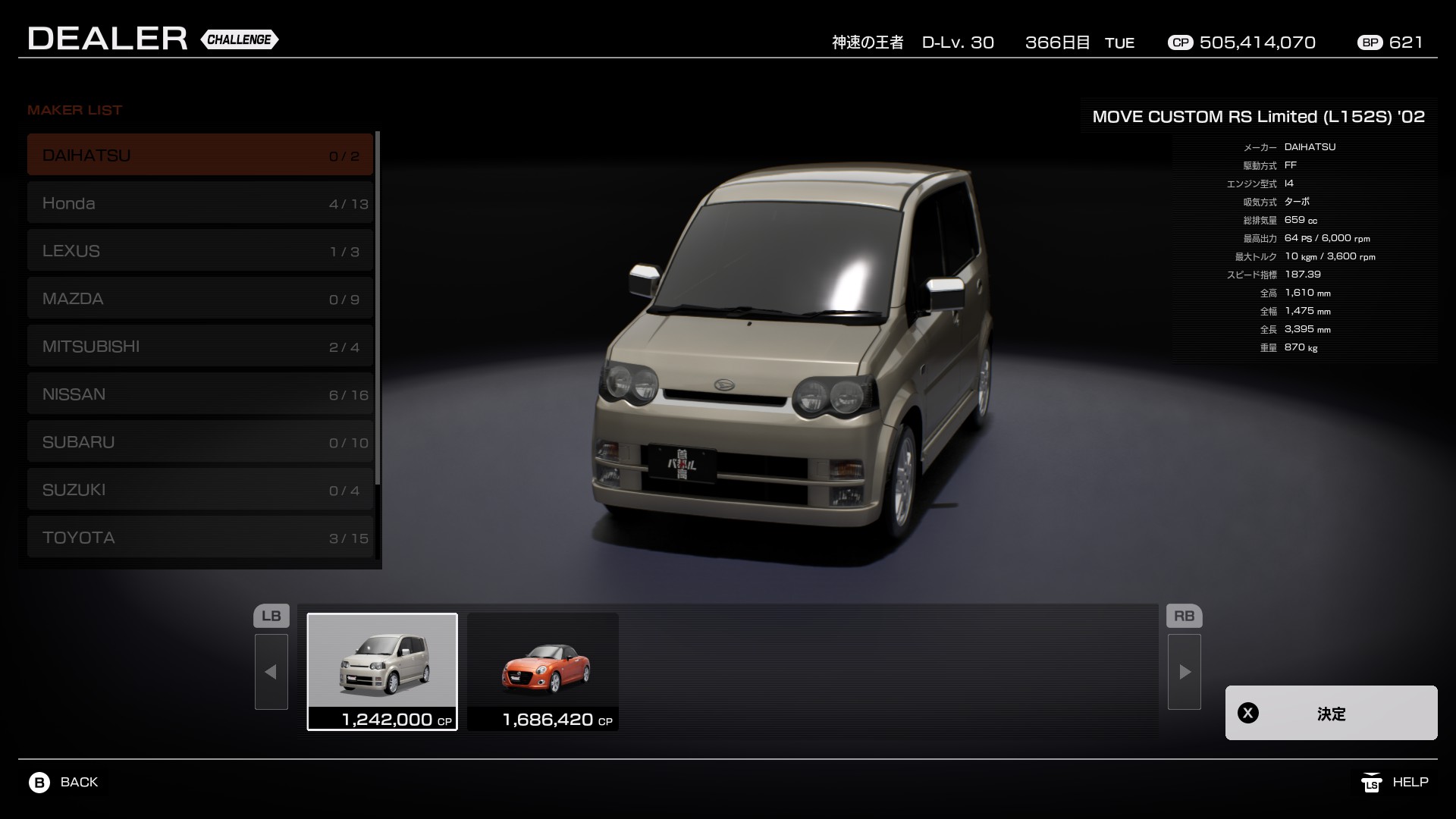Confirm with the 決定 button

coord(1331,713)
